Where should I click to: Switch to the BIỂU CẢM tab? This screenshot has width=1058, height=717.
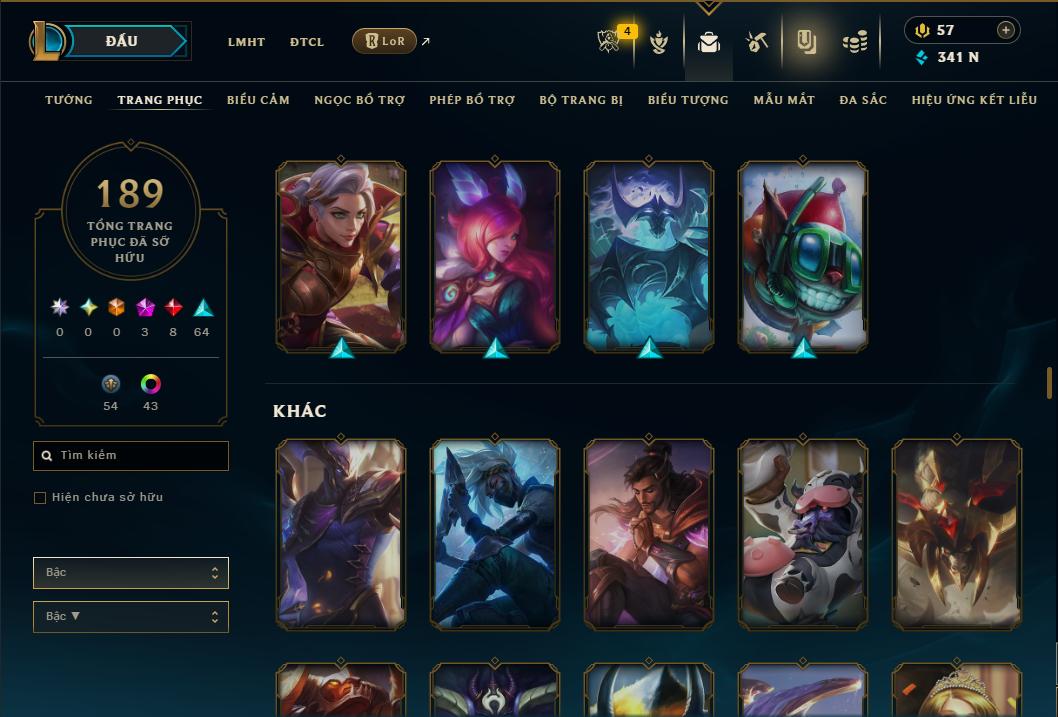tap(258, 100)
